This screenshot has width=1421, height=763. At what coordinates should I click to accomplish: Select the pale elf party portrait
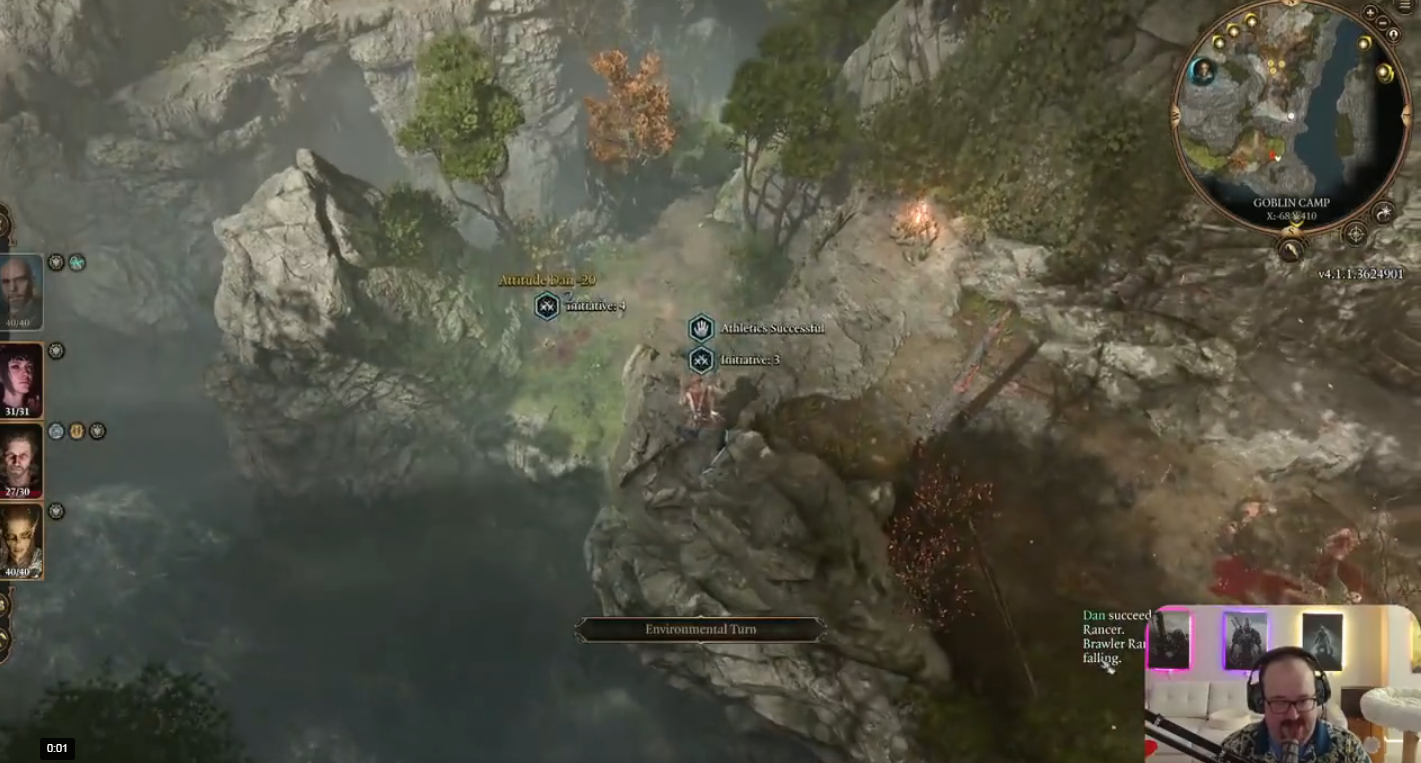click(20, 541)
